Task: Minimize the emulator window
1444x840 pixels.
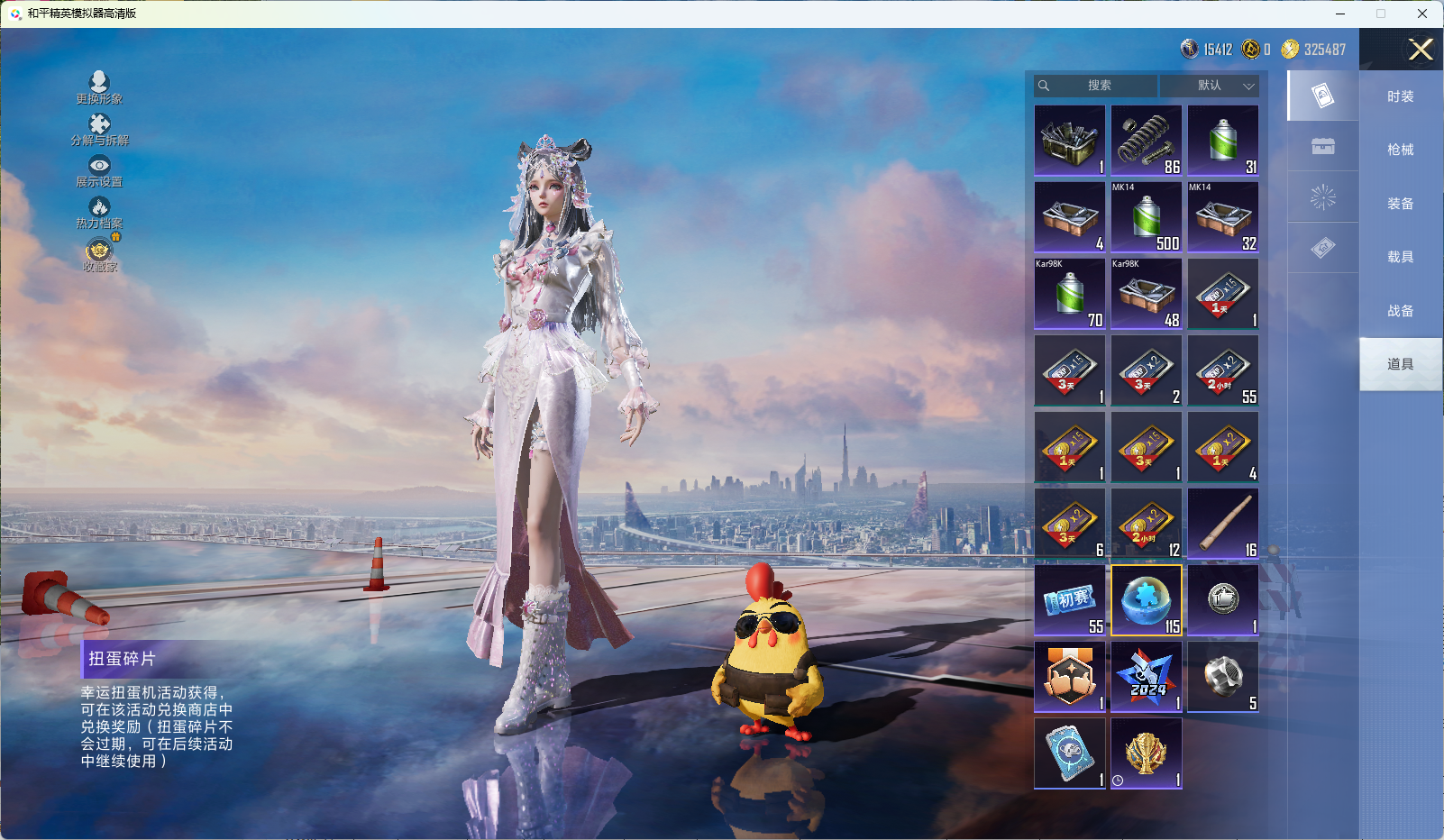Action: [1340, 14]
